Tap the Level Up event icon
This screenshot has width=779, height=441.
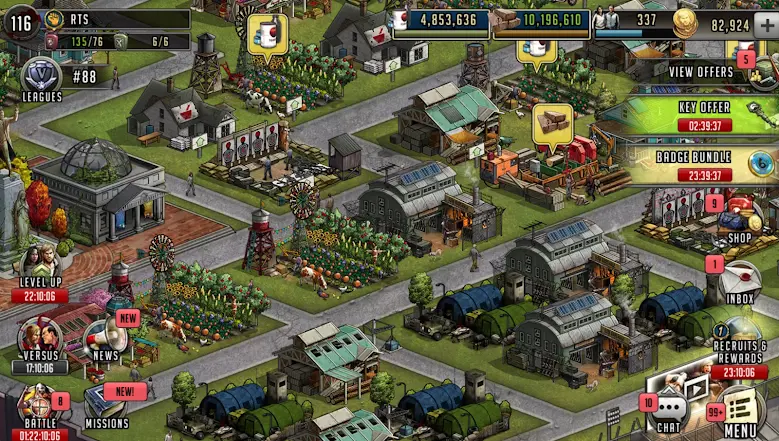(x=40, y=266)
